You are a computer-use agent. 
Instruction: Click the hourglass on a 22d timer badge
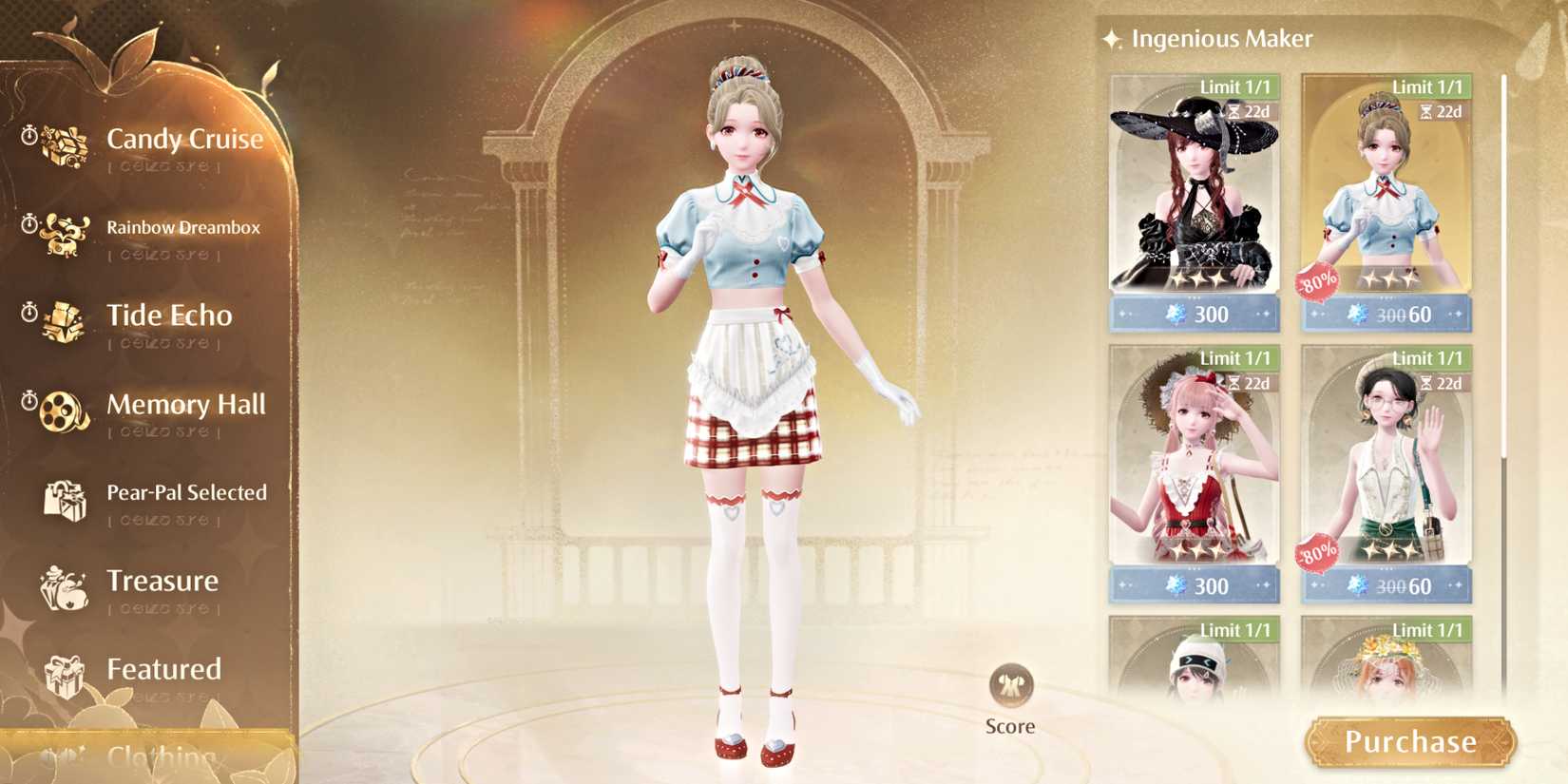[x=1234, y=111]
